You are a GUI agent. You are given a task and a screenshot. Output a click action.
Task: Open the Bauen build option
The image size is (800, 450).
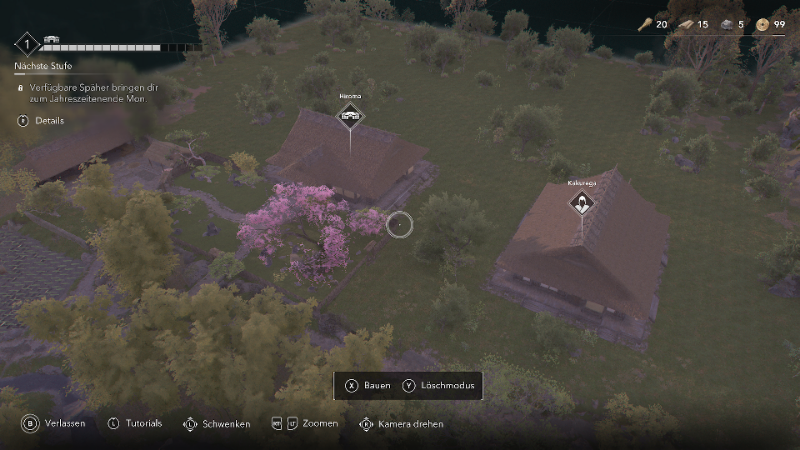point(368,386)
